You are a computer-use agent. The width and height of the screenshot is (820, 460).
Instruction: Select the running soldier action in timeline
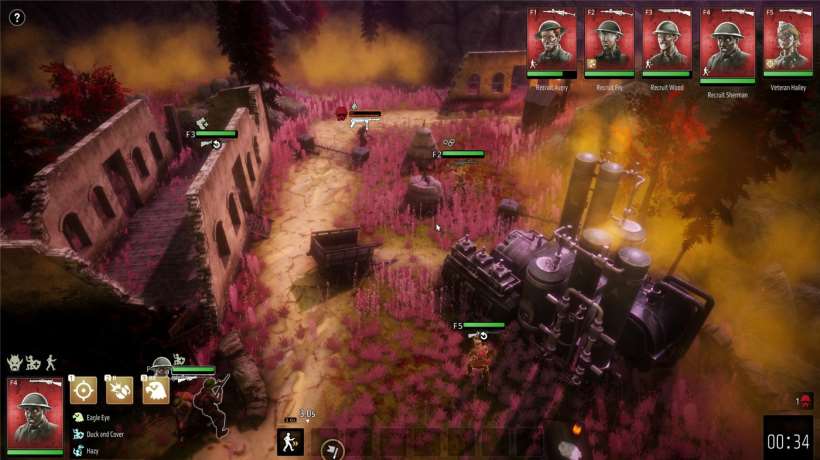point(290,441)
